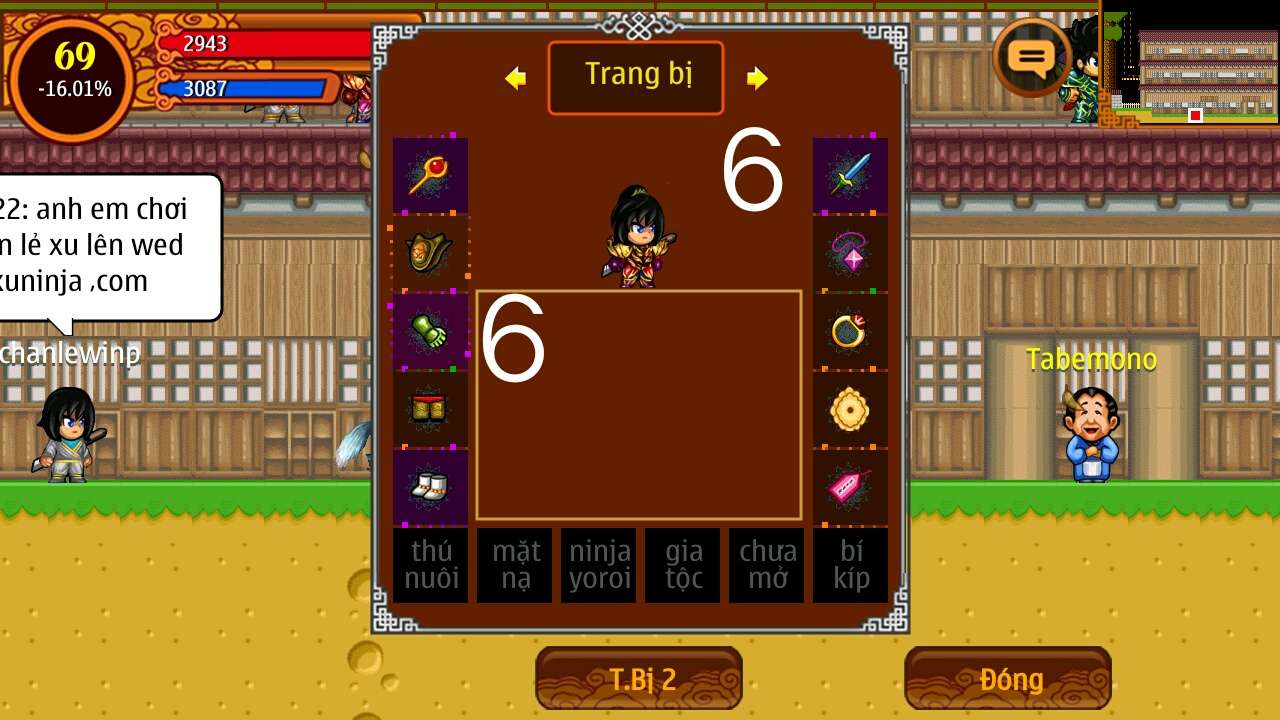Screen dimensions: 1280x720
Task: Select the golden round pendant slot
Action: (850, 409)
